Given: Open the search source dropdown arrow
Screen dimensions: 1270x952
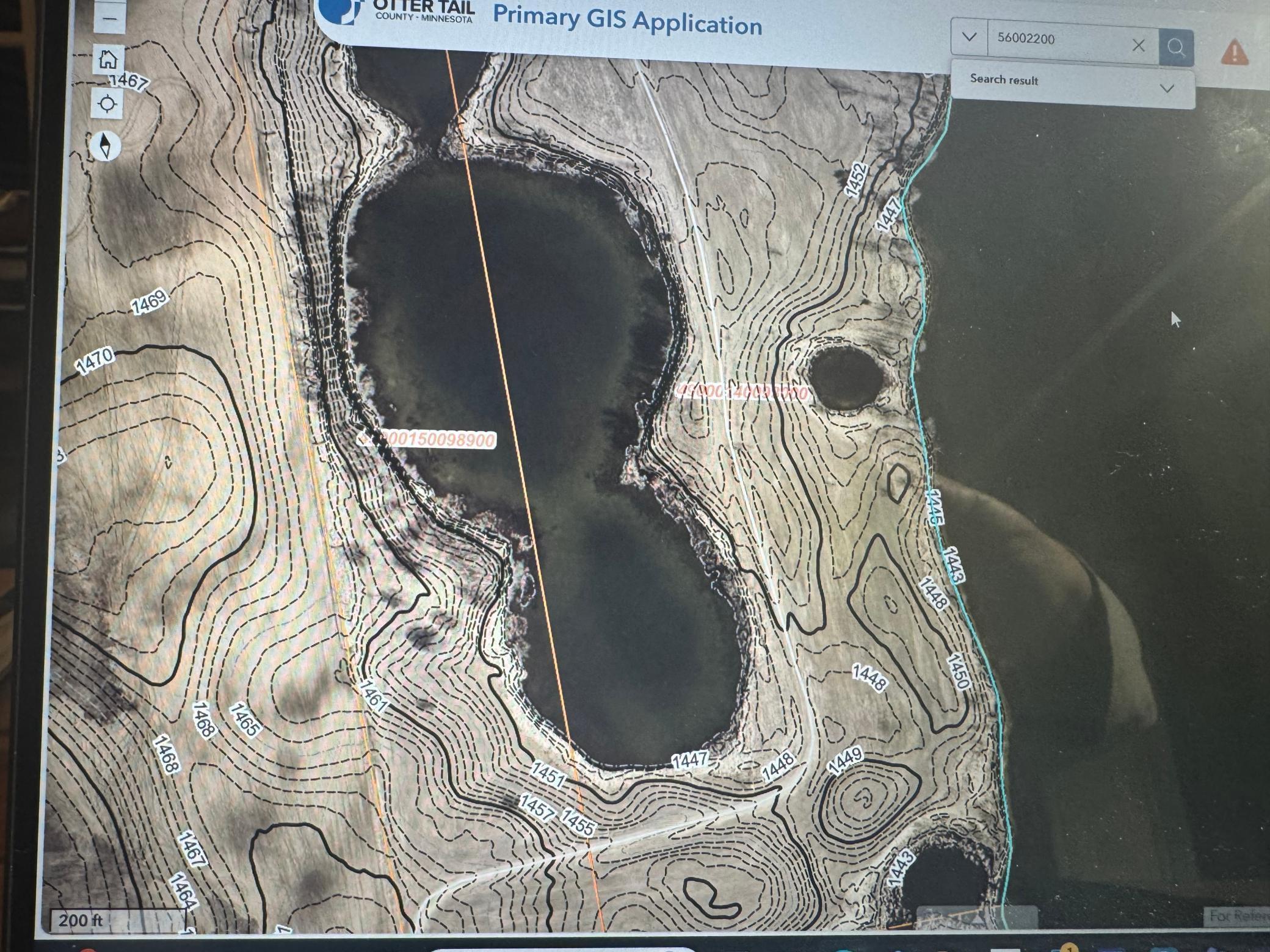Looking at the screenshot, I should click(969, 37).
